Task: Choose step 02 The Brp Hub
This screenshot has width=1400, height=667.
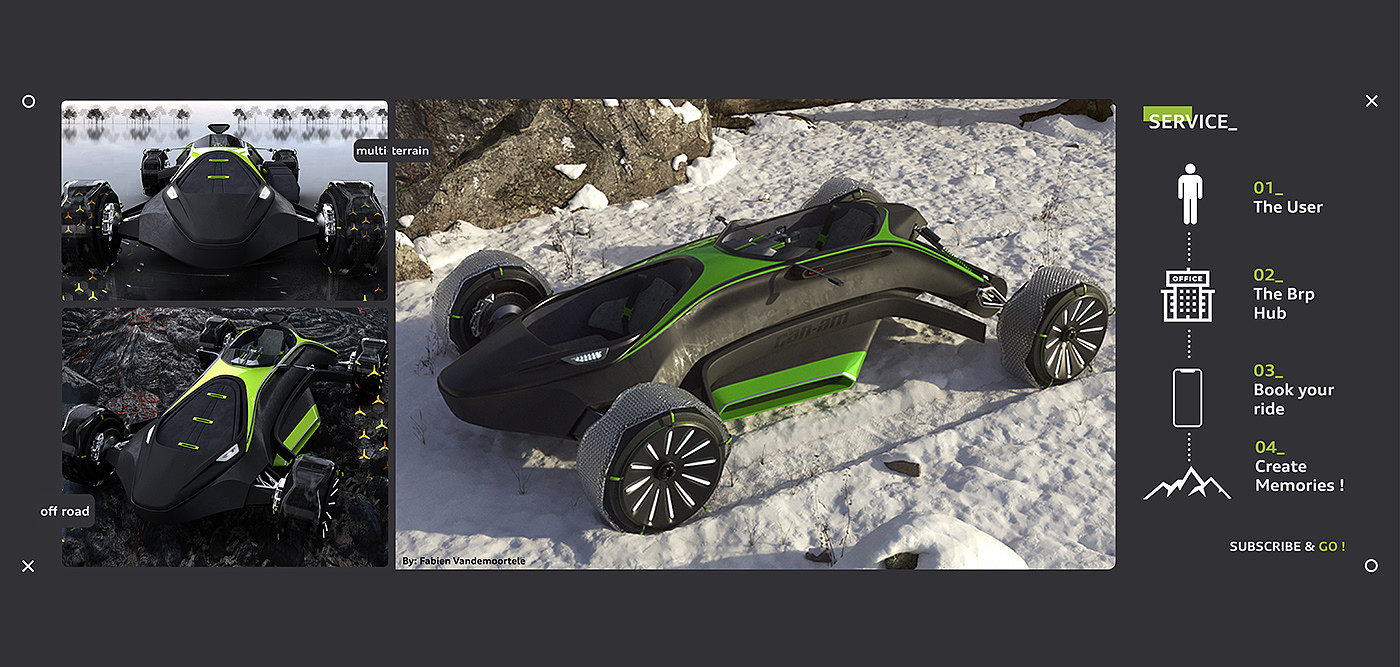Action: tap(1283, 294)
